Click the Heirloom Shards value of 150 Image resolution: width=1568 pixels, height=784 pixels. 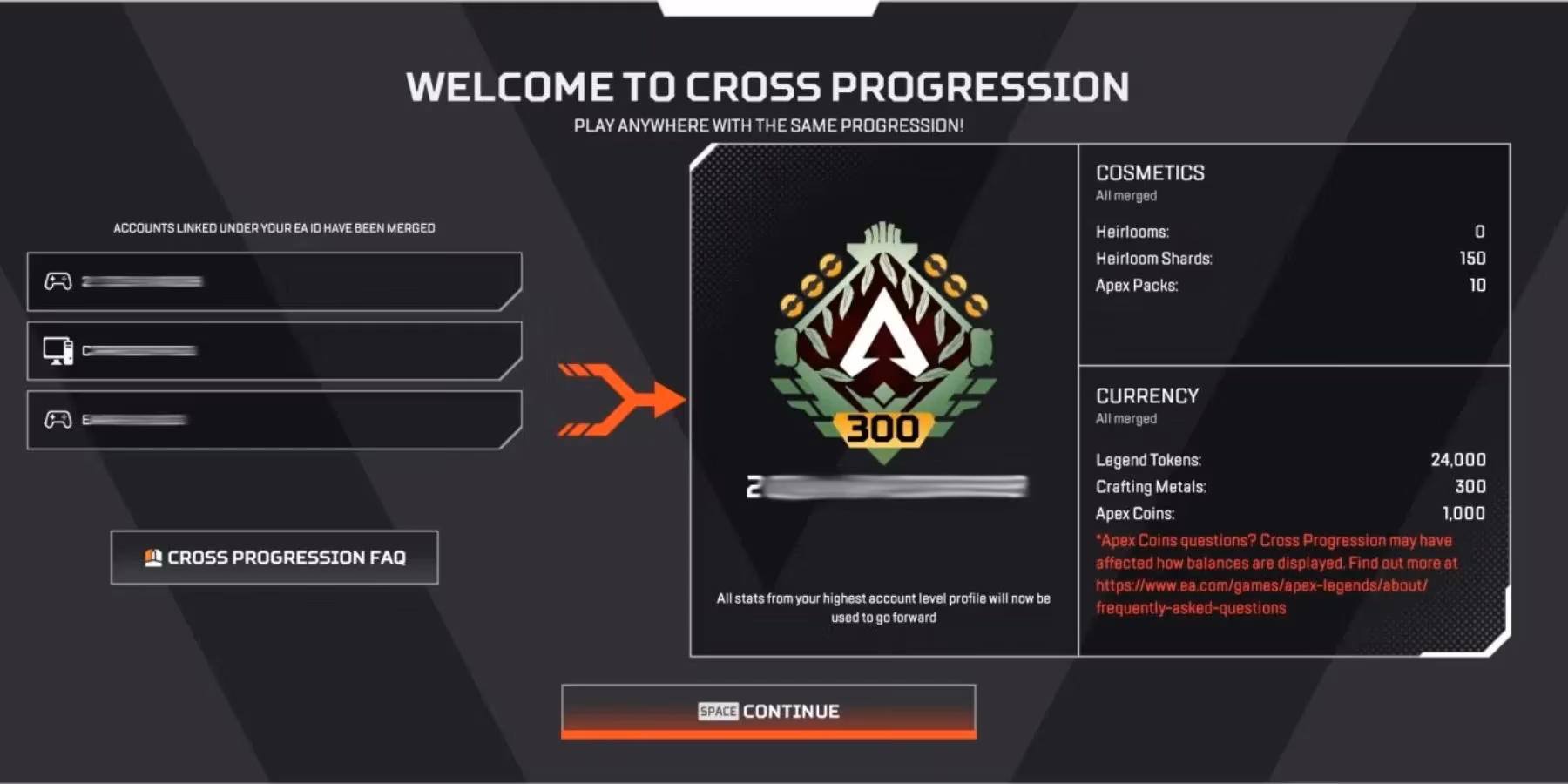tap(1472, 259)
